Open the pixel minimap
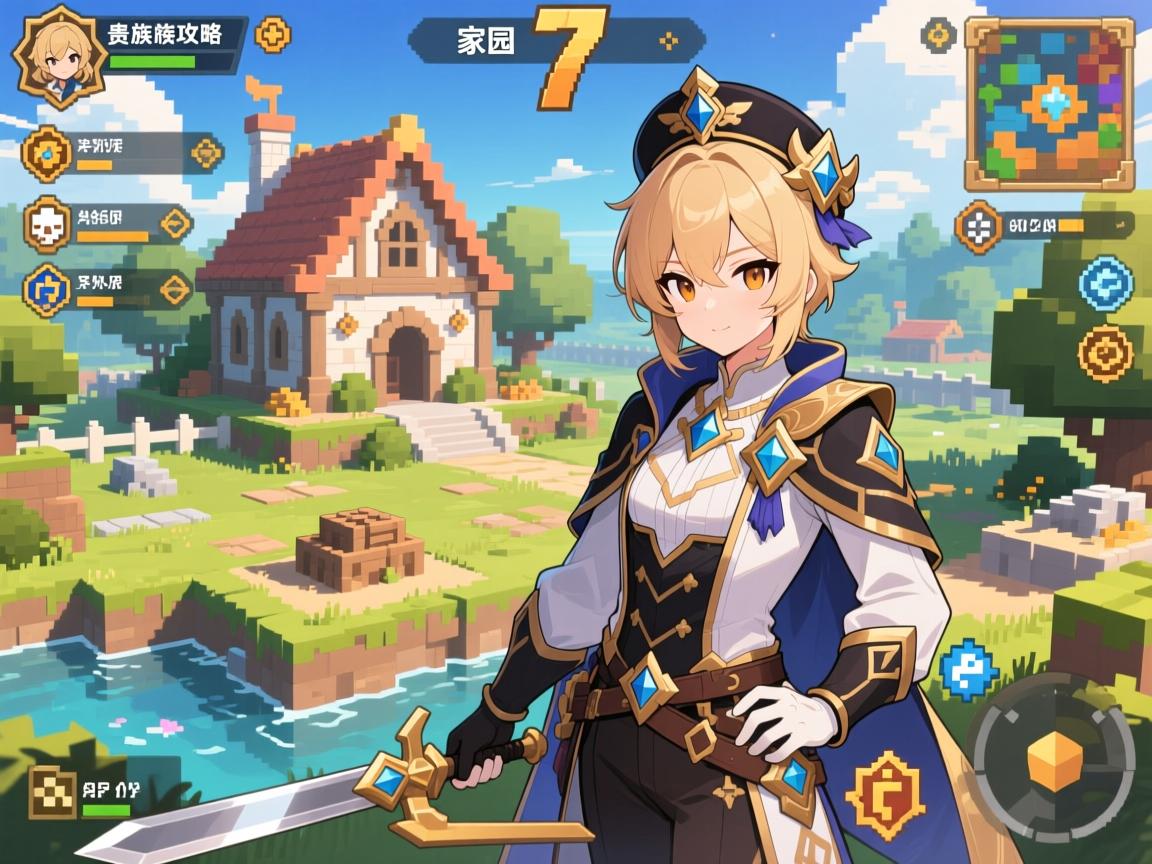1152x864 pixels. point(1048,104)
